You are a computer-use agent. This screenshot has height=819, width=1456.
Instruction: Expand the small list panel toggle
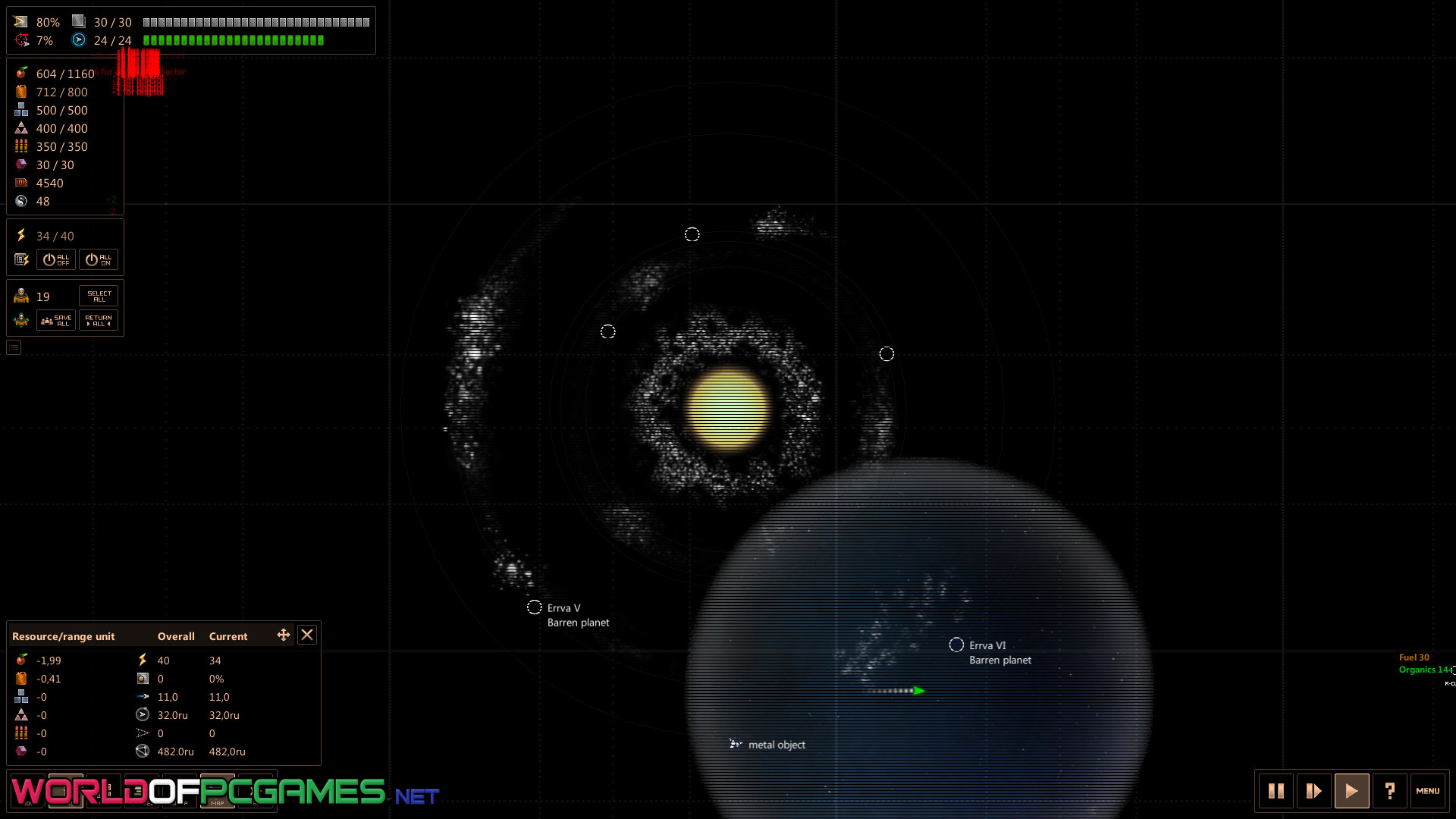14,347
